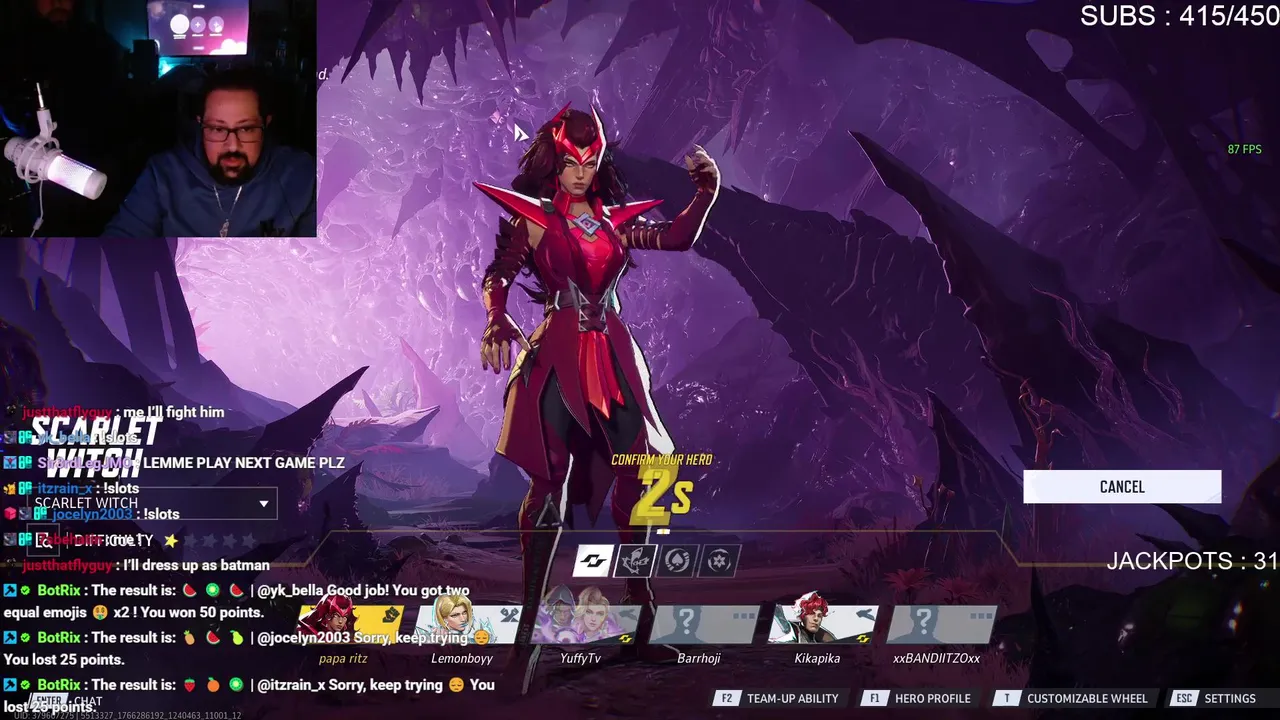1280x720 pixels.
Task: Open the Customizable Wheel
Action: tap(1074, 699)
